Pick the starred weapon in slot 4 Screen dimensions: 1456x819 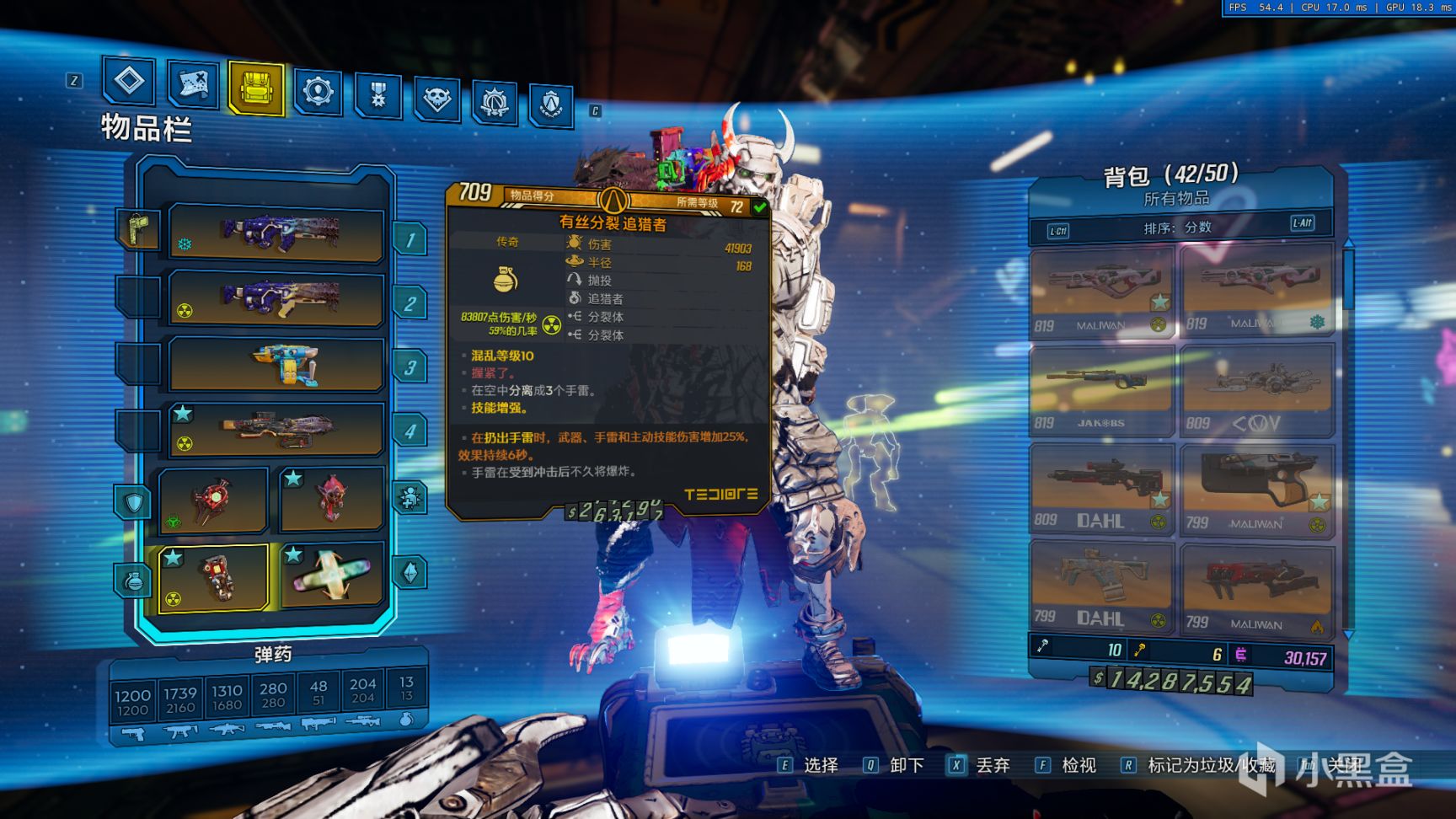[276, 430]
